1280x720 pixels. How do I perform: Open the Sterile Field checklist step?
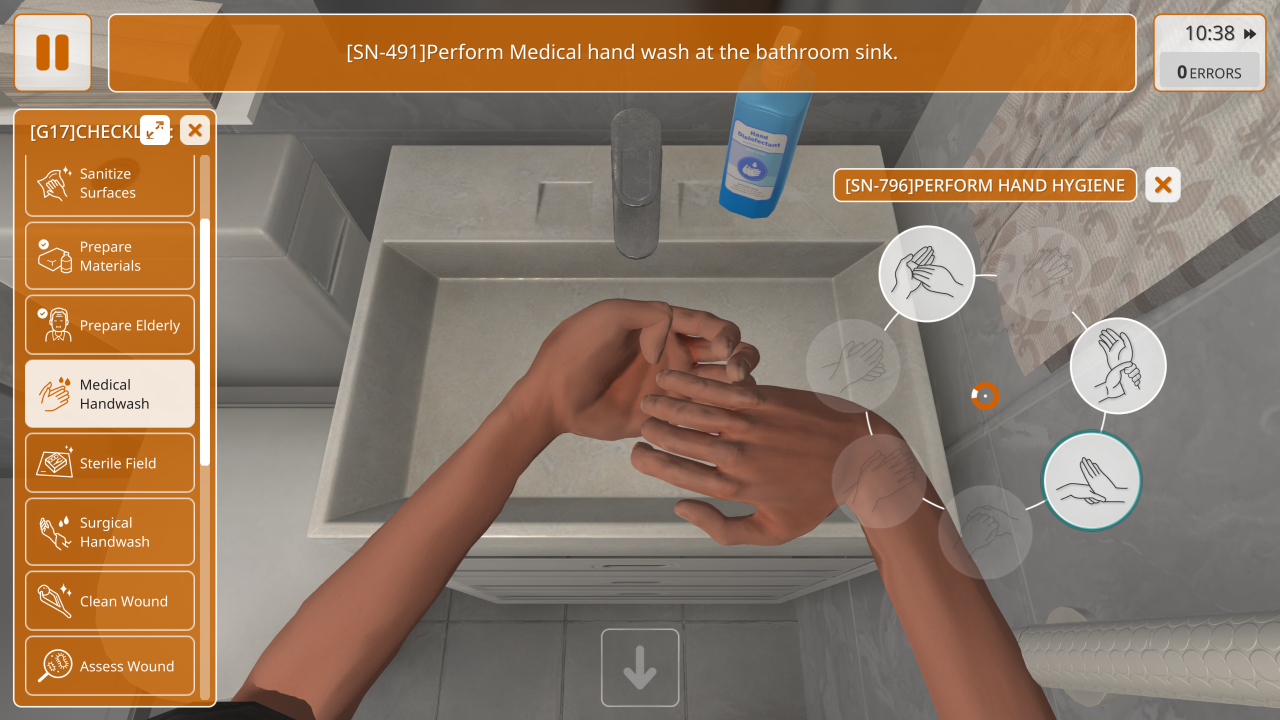coord(109,463)
